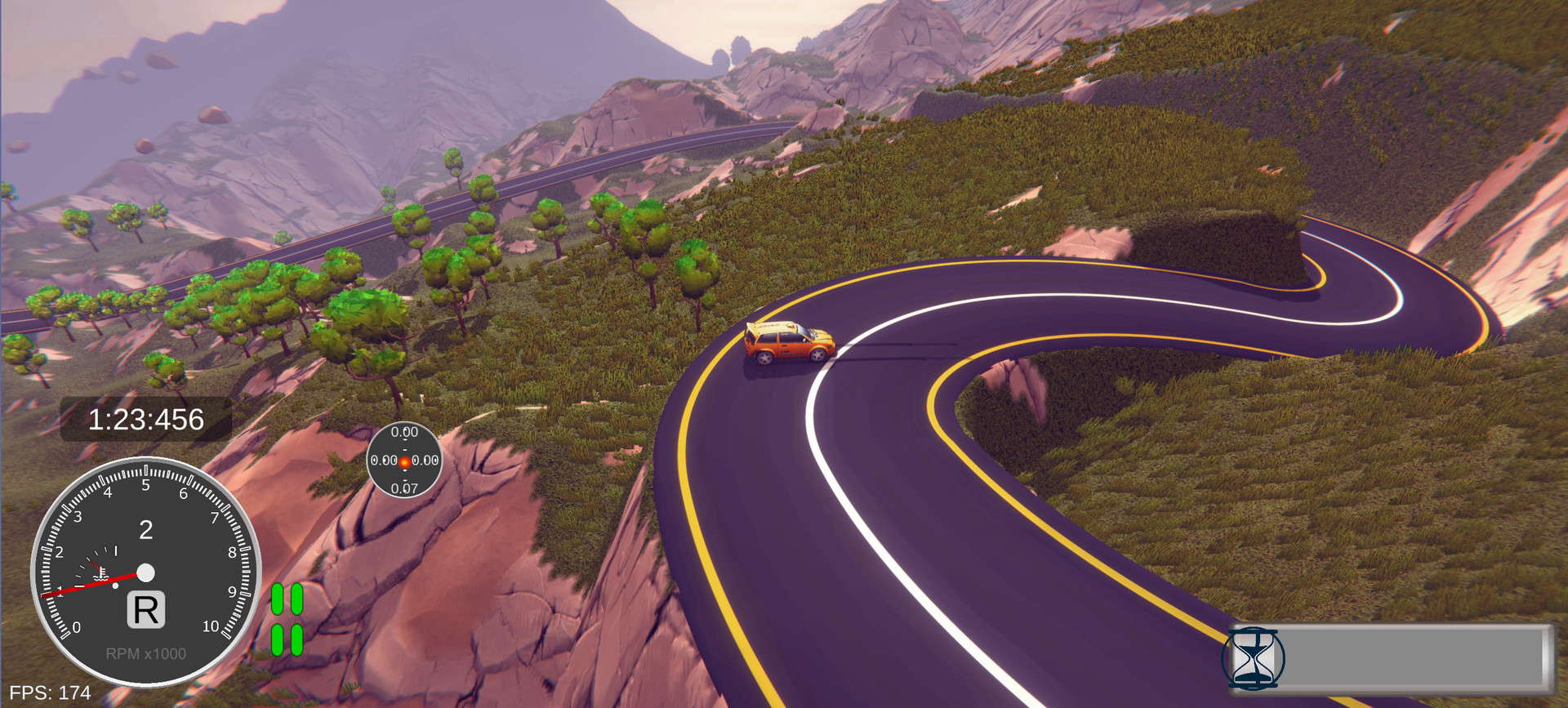The height and width of the screenshot is (708, 1568).
Task: Expand the race timer display showing 1:23:456
Action: [x=145, y=418]
